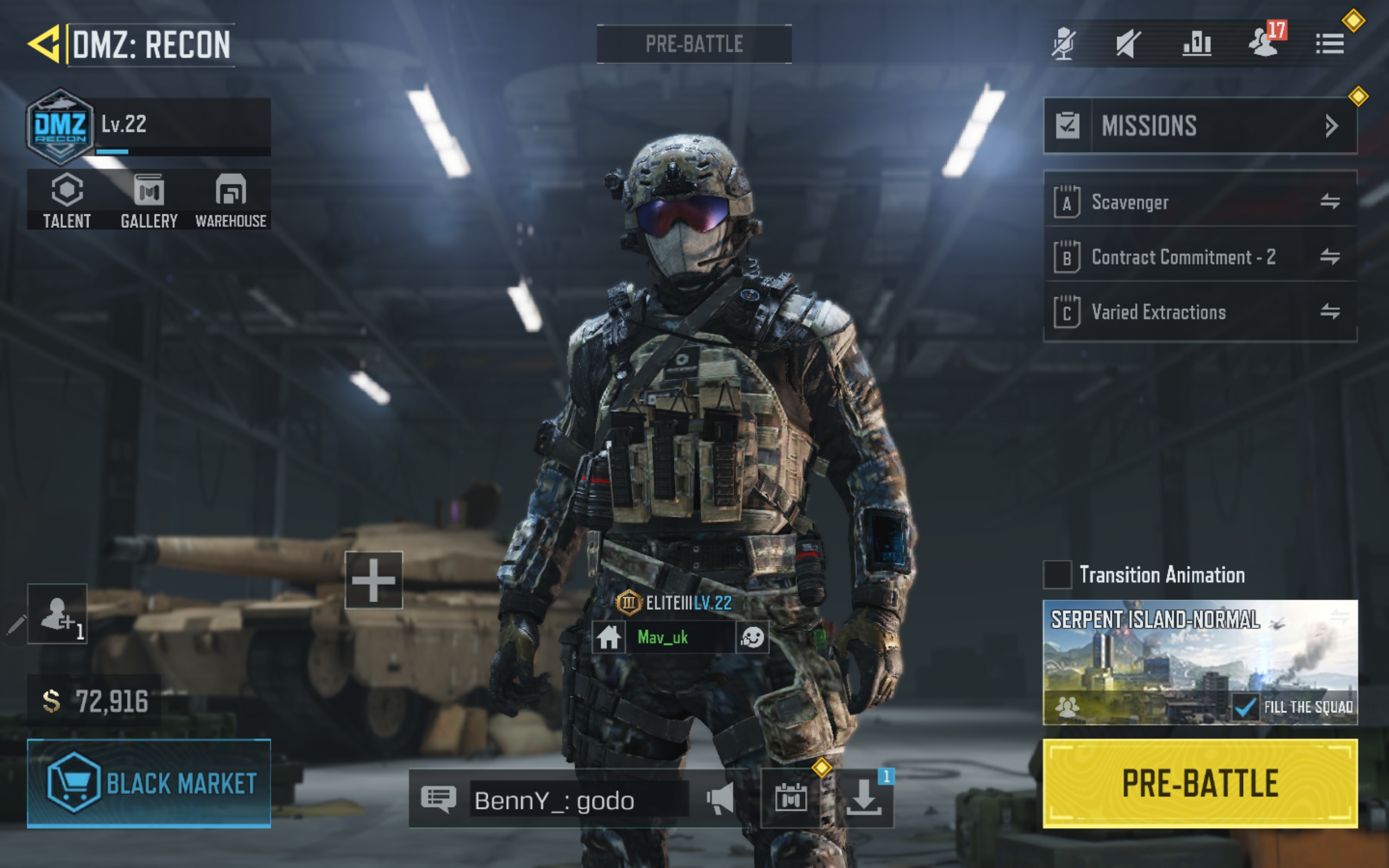Change the Serpent Island-Normal map
Screen dimensions: 1389x868
pyautogui.click(x=1200, y=649)
